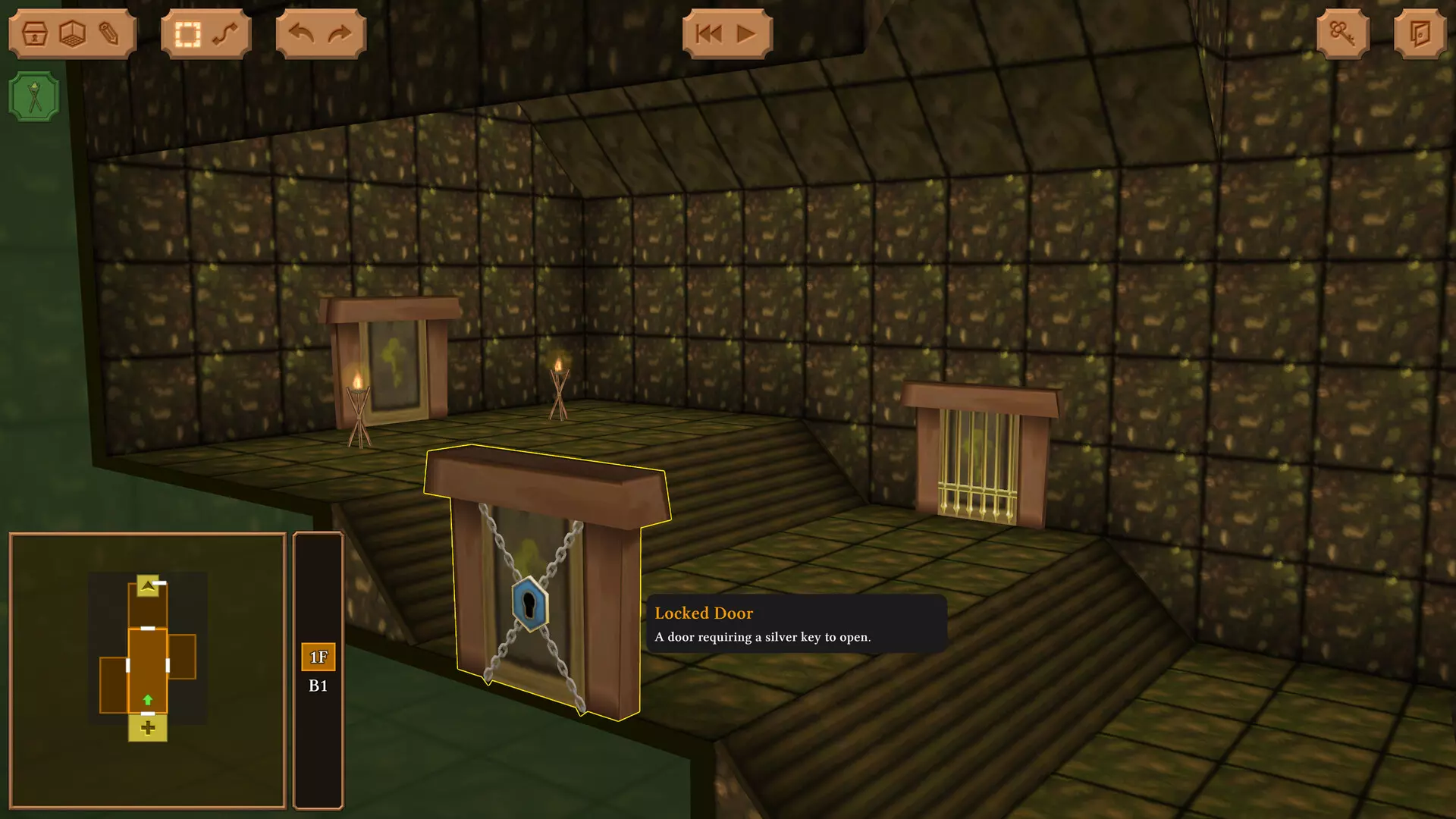
Task: Click the arrow marker tile on minimap
Action: click(148, 585)
